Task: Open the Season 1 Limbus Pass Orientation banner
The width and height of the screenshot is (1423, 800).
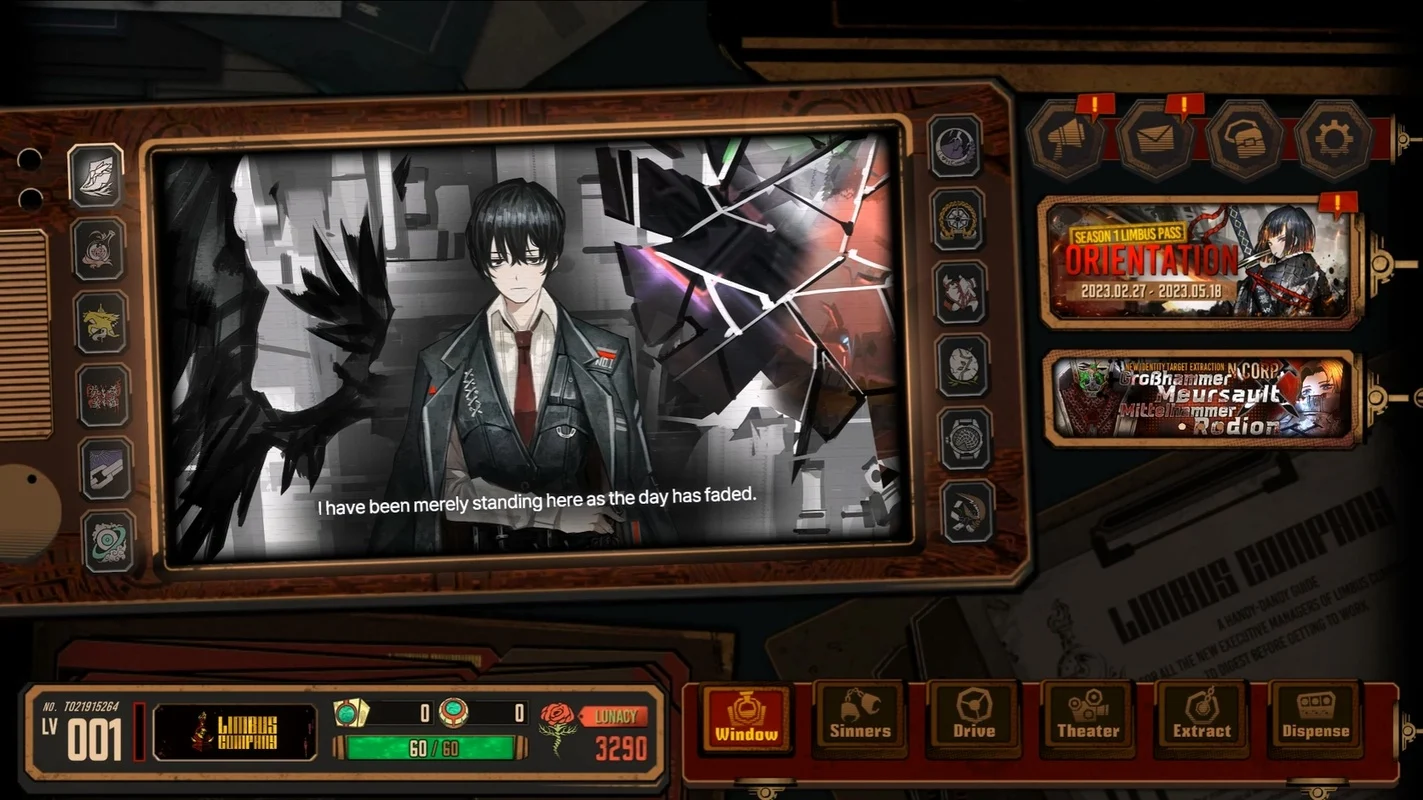Action: coord(1200,262)
